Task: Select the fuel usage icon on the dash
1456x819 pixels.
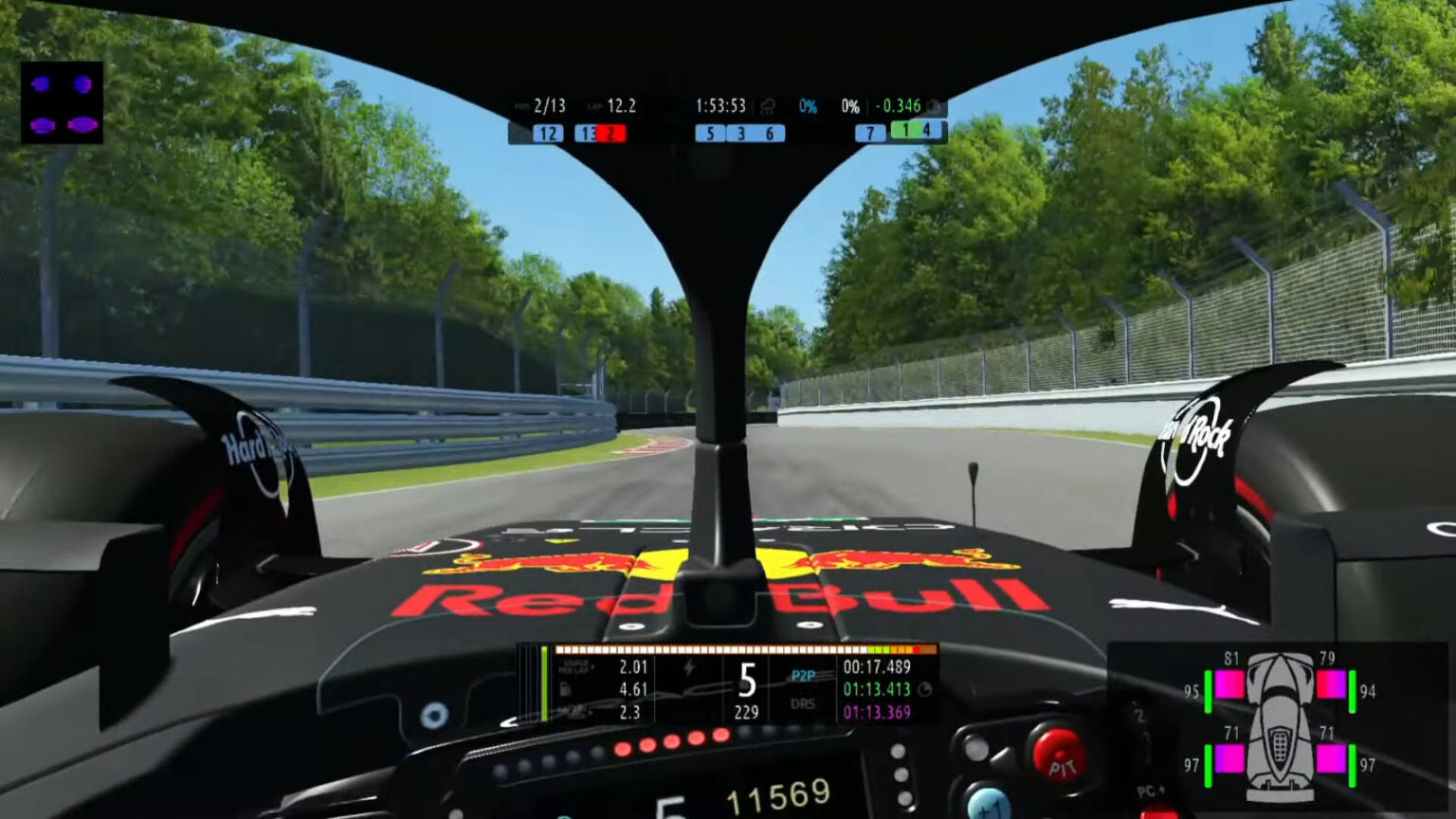Action: point(565,688)
